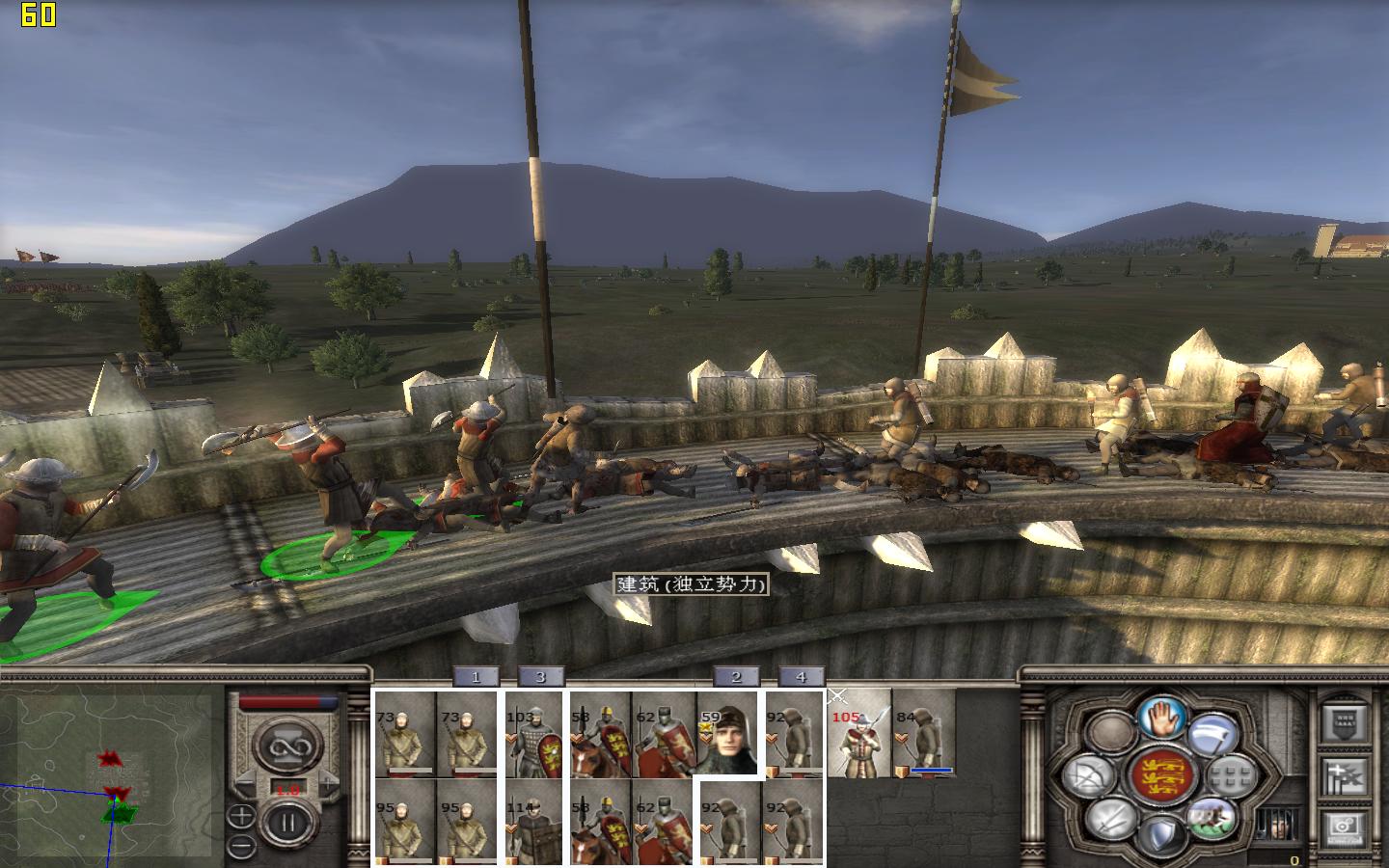Zoom out the minimap with minus button
1389x868 pixels.
point(242,846)
